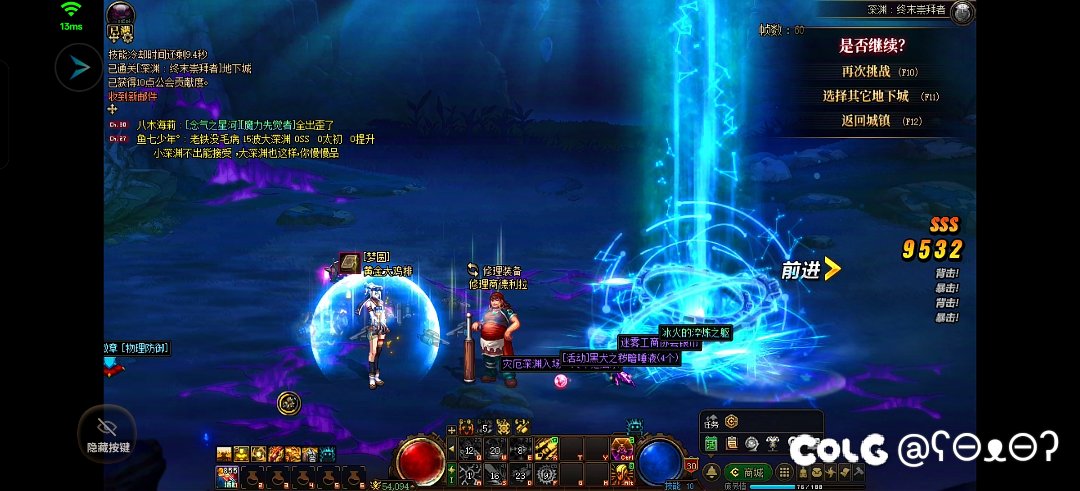Viewport: 1080px width, 491px height.
Task: Open the 任务 quest icon
Action: click(x=712, y=421)
